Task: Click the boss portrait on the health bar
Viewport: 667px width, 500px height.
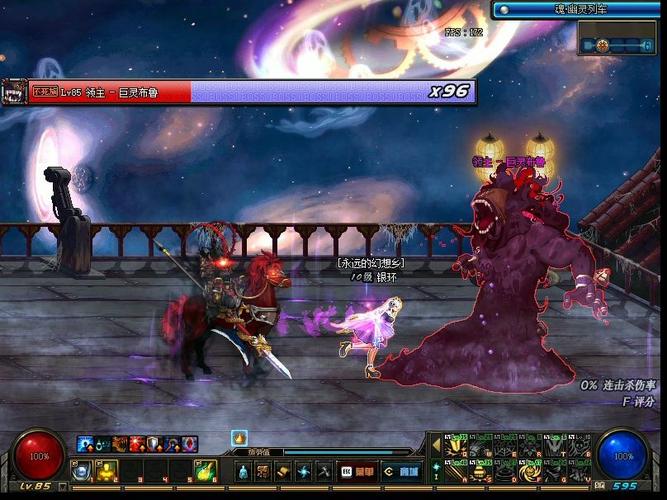Action: (13, 91)
